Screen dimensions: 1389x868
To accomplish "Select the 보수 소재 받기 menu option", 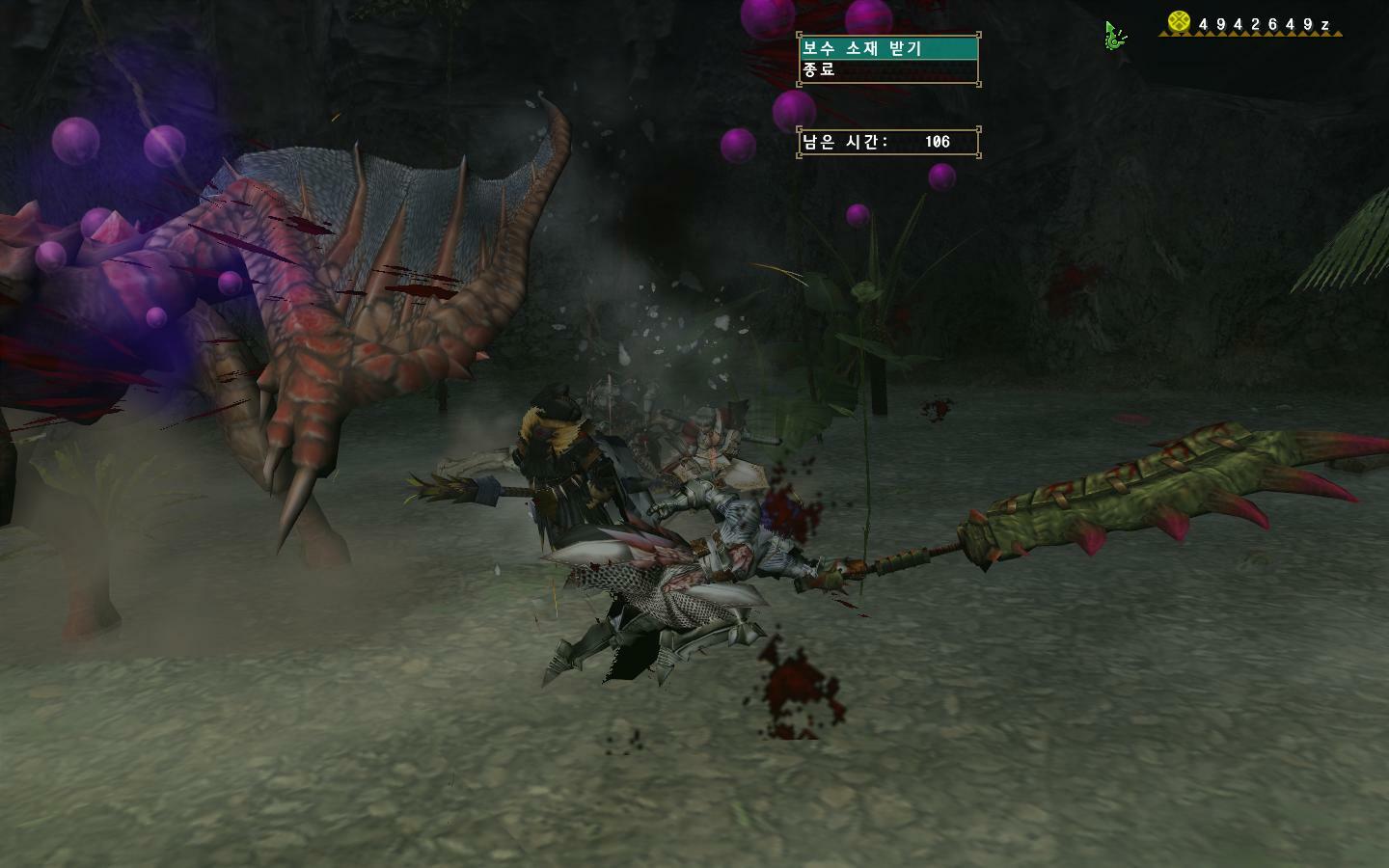I will (887, 48).
